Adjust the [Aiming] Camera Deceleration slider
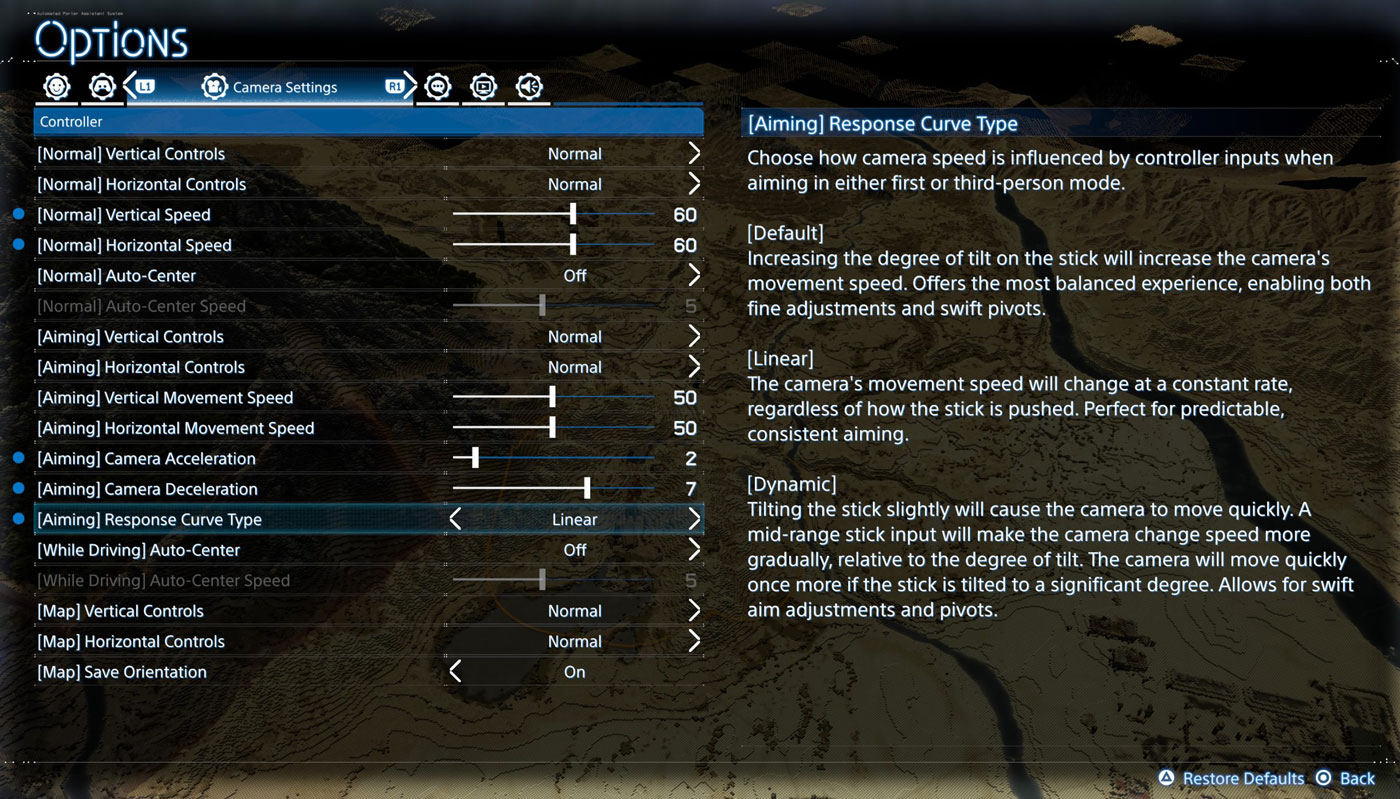This screenshot has width=1400, height=799. (x=587, y=489)
